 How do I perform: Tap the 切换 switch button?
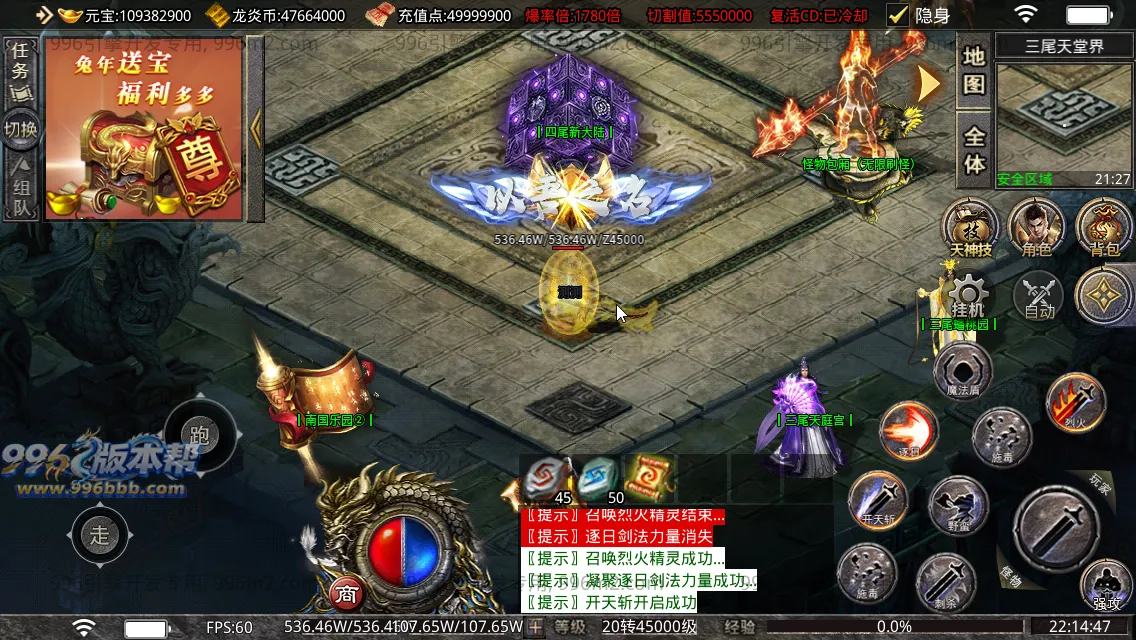20,130
